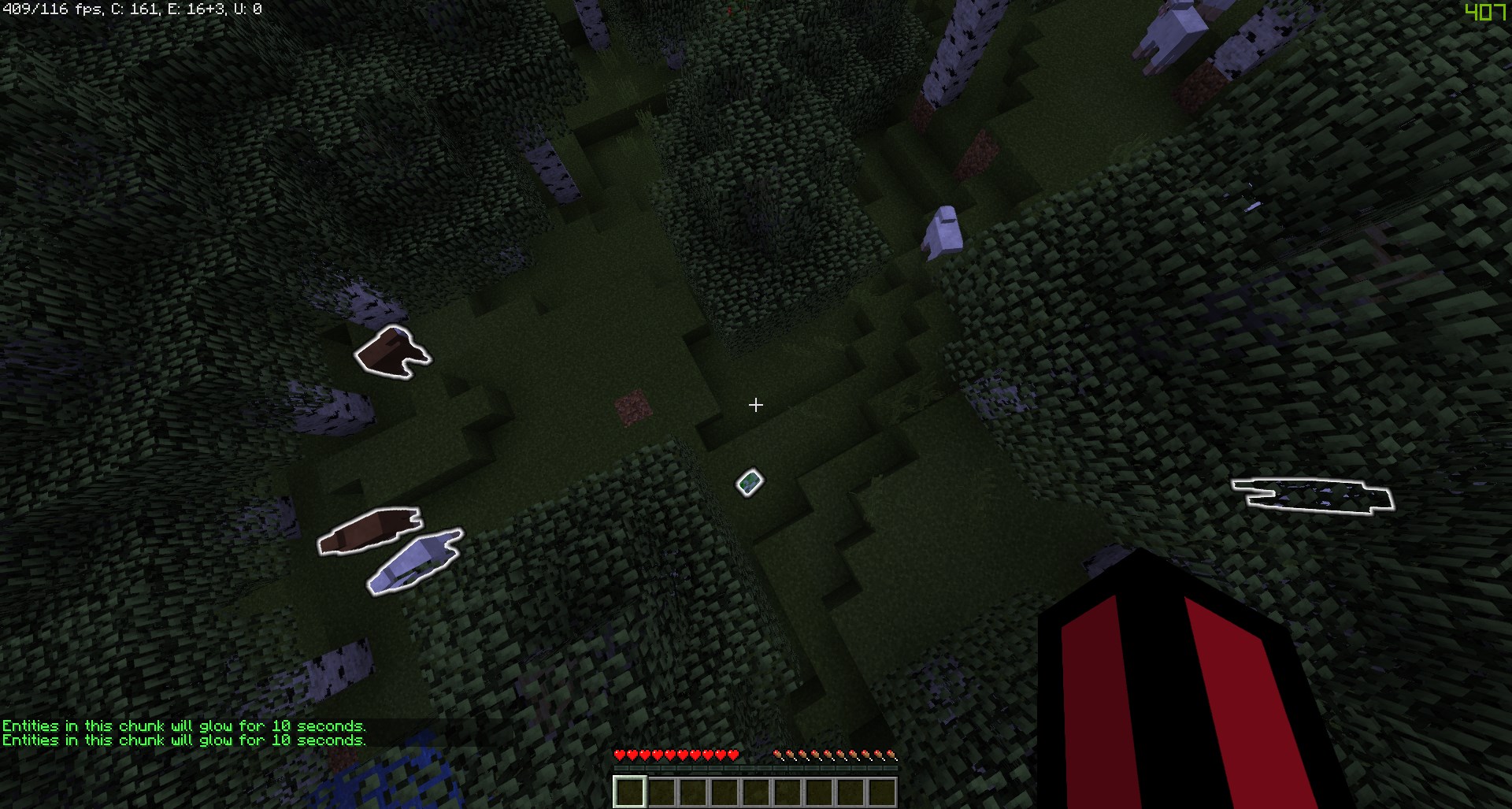This screenshot has height=809, width=1512.
Task: Click the middle heart of the health bar
Action: (x=675, y=754)
